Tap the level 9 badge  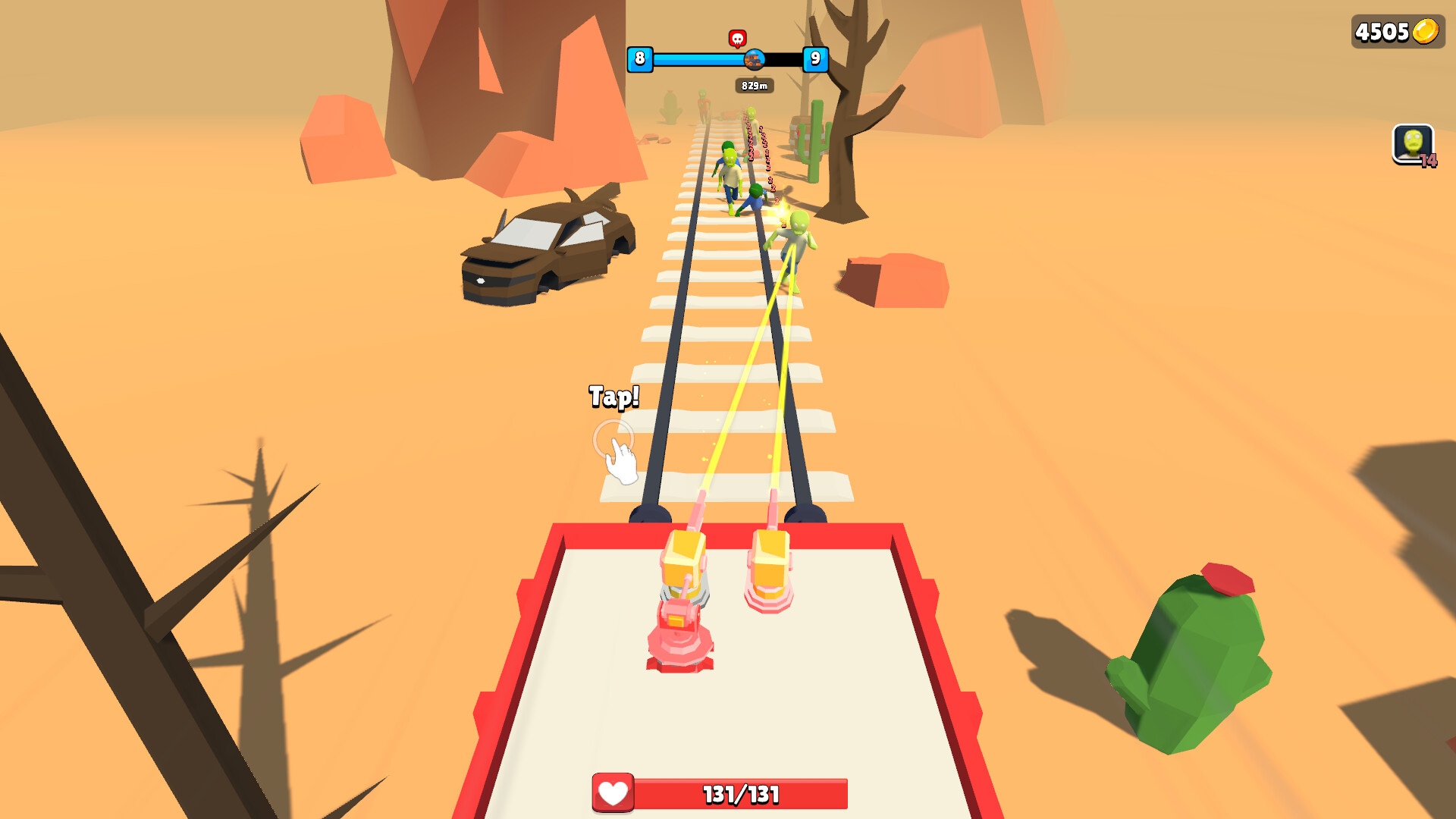(x=814, y=58)
